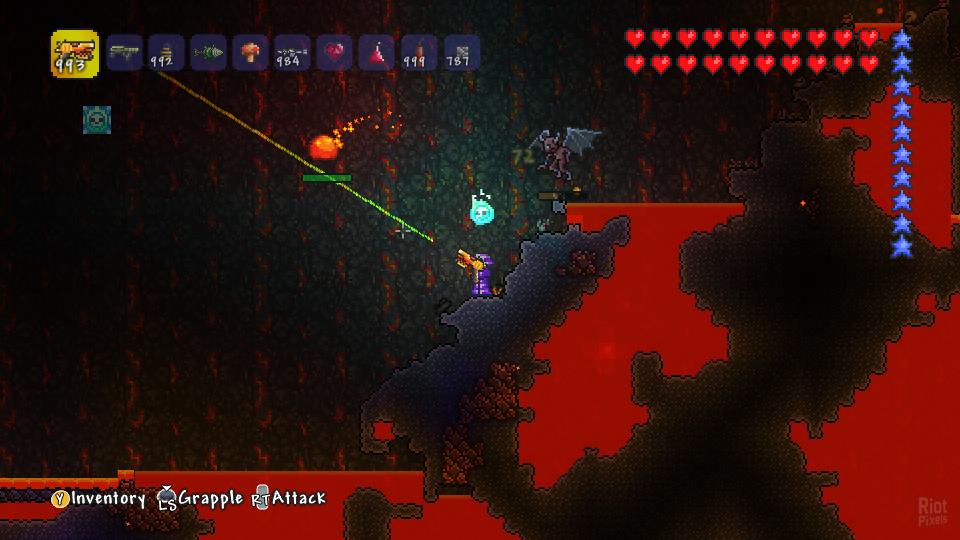
Task: Choose the stacked ammo slot showing 992
Action: point(167,53)
